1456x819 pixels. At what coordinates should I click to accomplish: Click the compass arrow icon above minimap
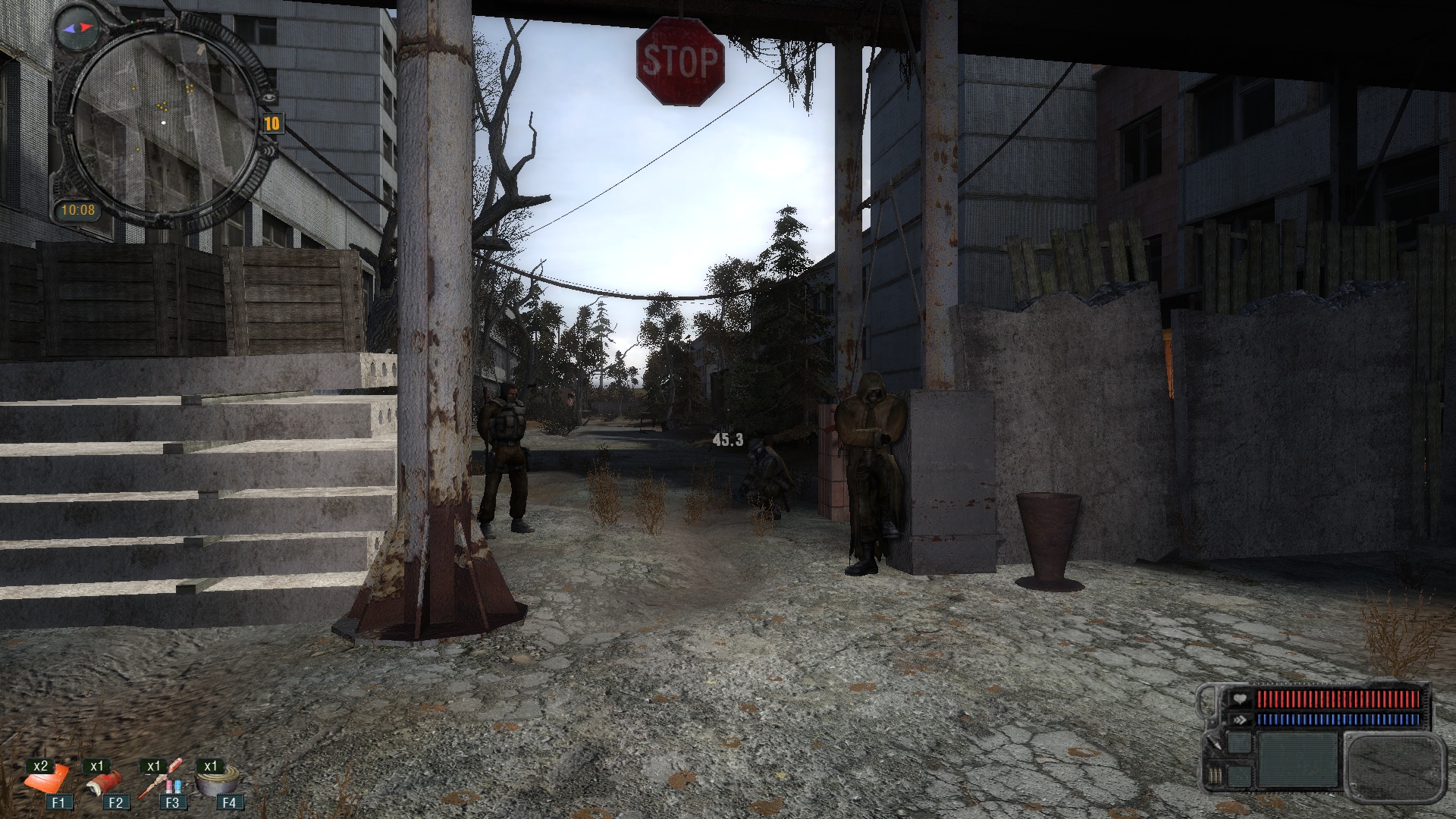coord(78,27)
